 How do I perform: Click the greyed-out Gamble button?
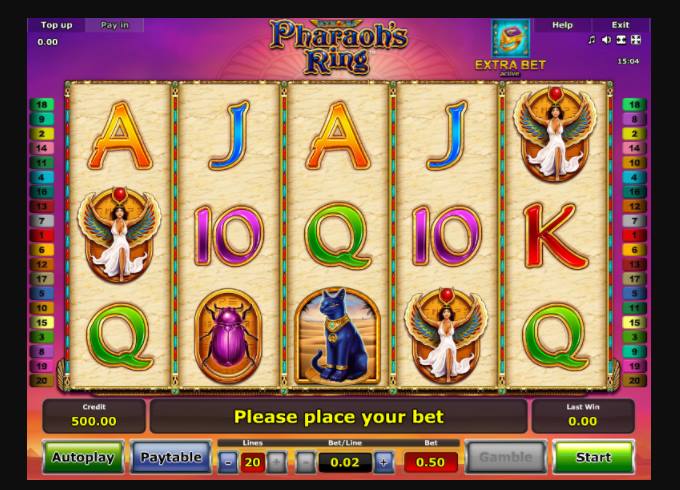(x=506, y=458)
